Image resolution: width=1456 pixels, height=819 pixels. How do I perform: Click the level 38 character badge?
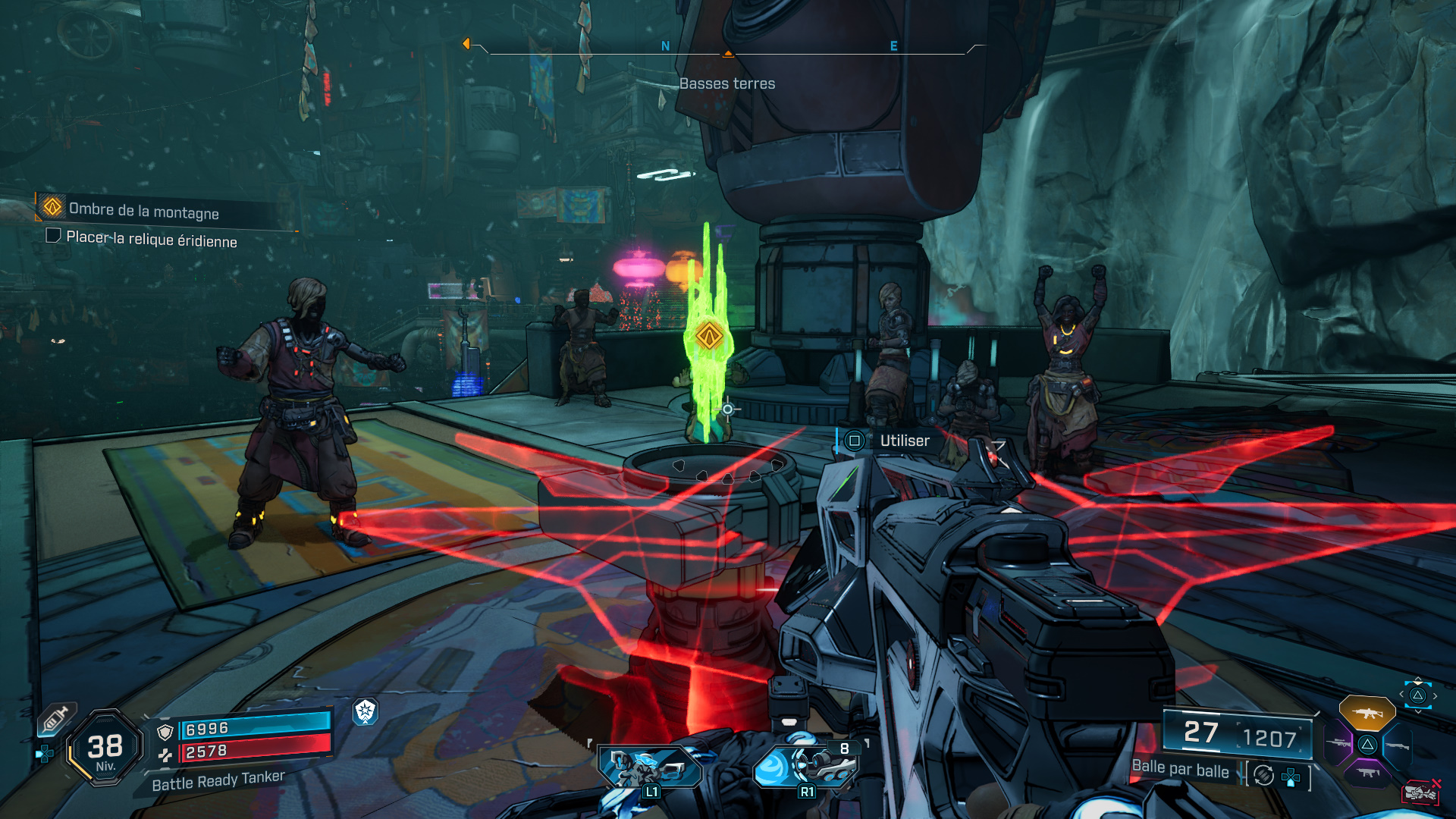(x=105, y=748)
